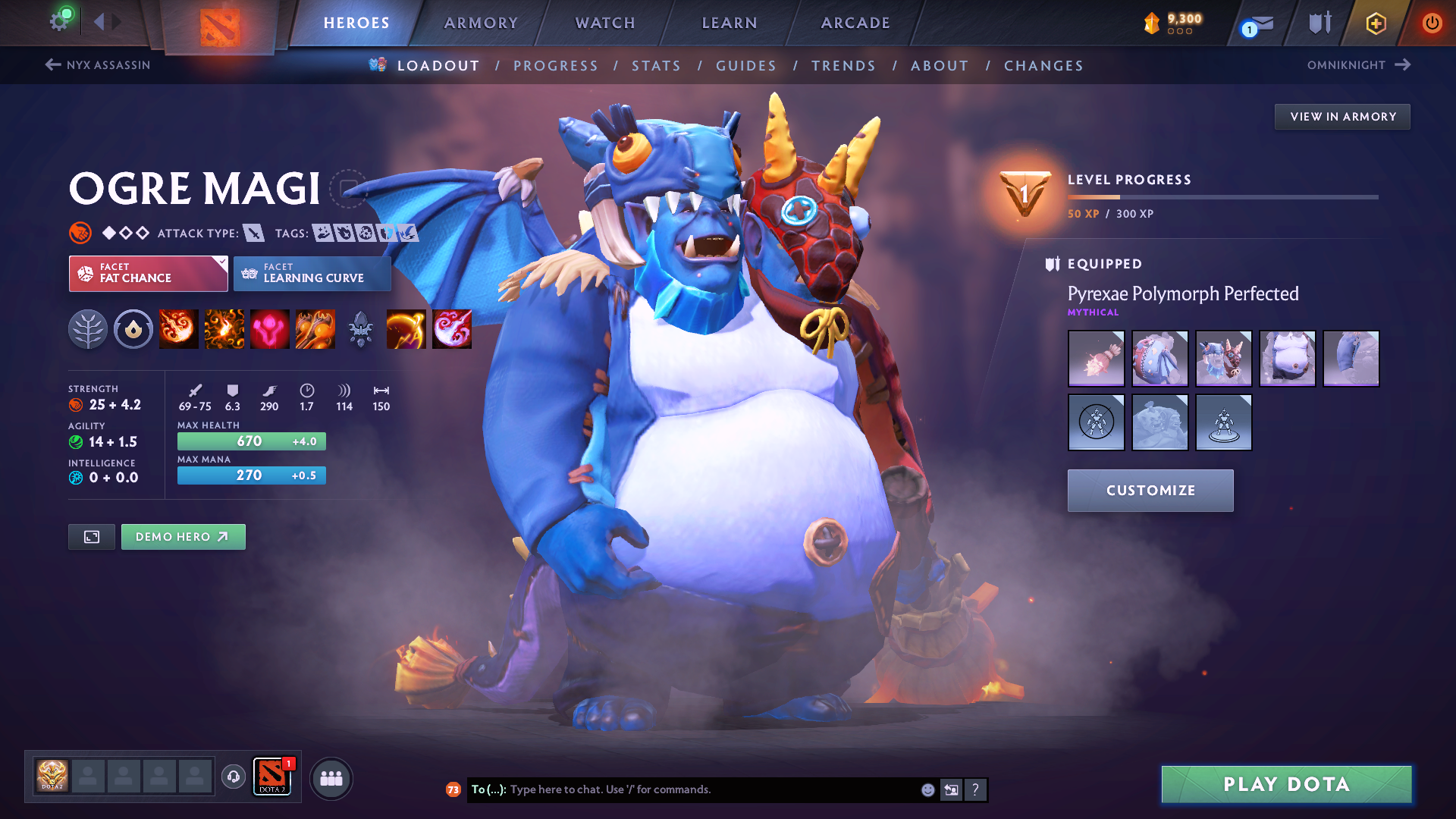Image resolution: width=1456 pixels, height=819 pixels.
Task: Quit using the red power button
Action: (x=1432, y=23)
